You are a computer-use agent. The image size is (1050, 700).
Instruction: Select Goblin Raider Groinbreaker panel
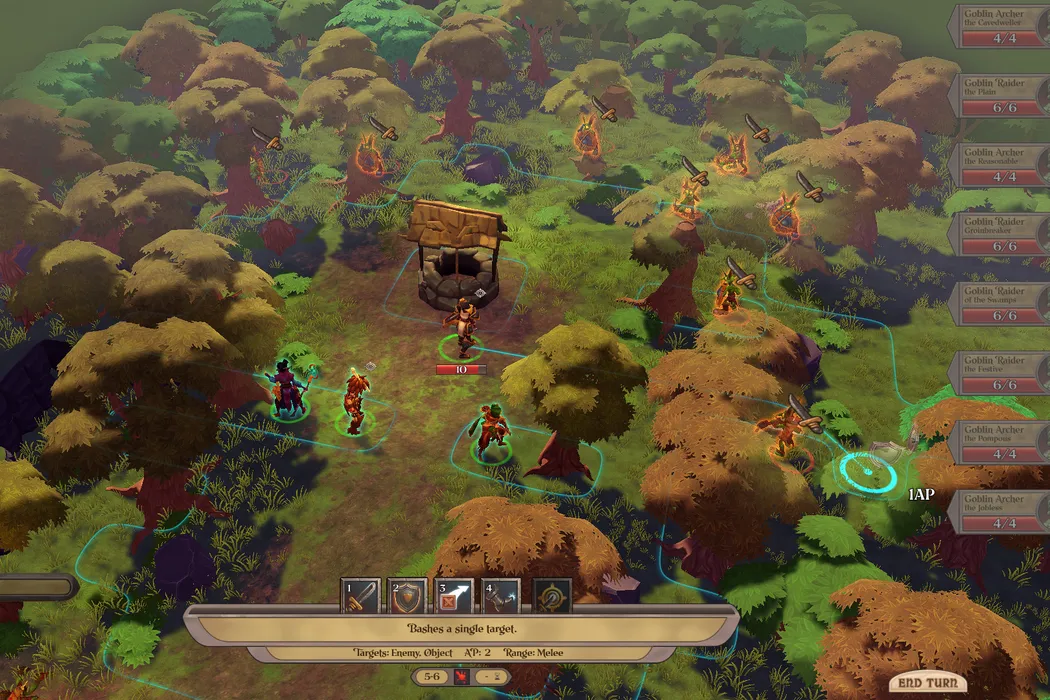coord(1003,234)
